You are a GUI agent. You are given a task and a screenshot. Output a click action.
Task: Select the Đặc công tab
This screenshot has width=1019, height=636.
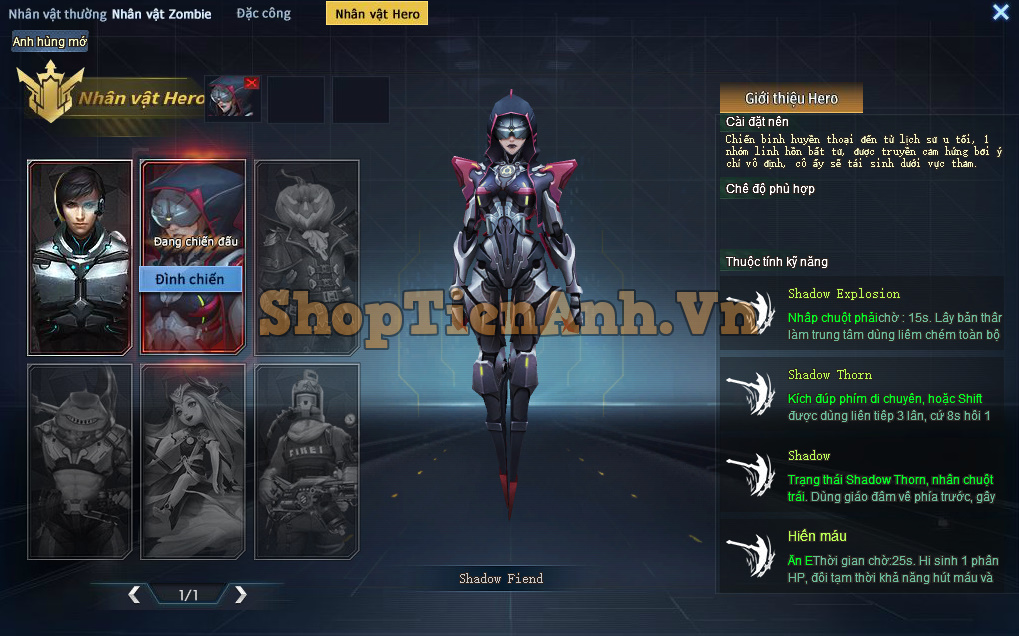click(264, 14)
